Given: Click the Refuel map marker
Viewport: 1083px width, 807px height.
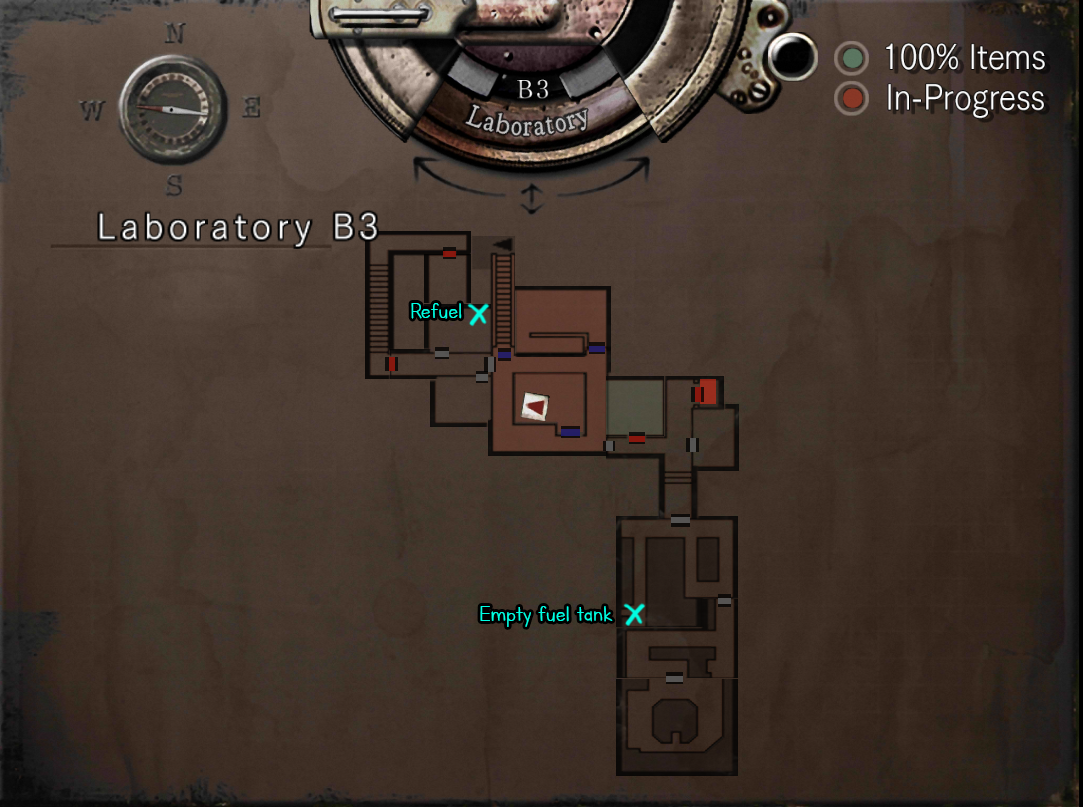Looking at the screenshot, I should coord(478,313).
